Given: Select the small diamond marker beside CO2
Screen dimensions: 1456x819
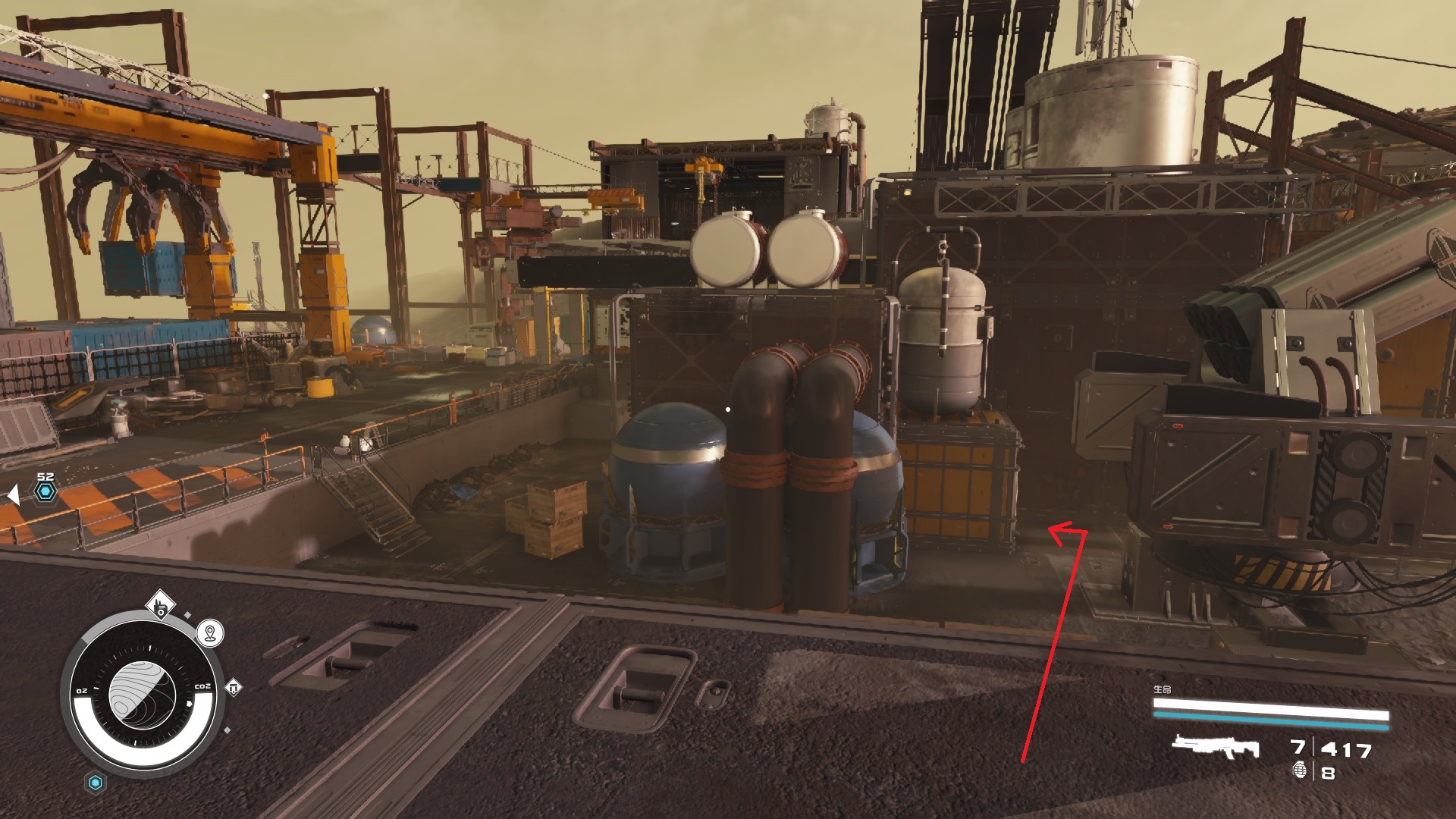Looking at the screenshot, I should [234, 687].
